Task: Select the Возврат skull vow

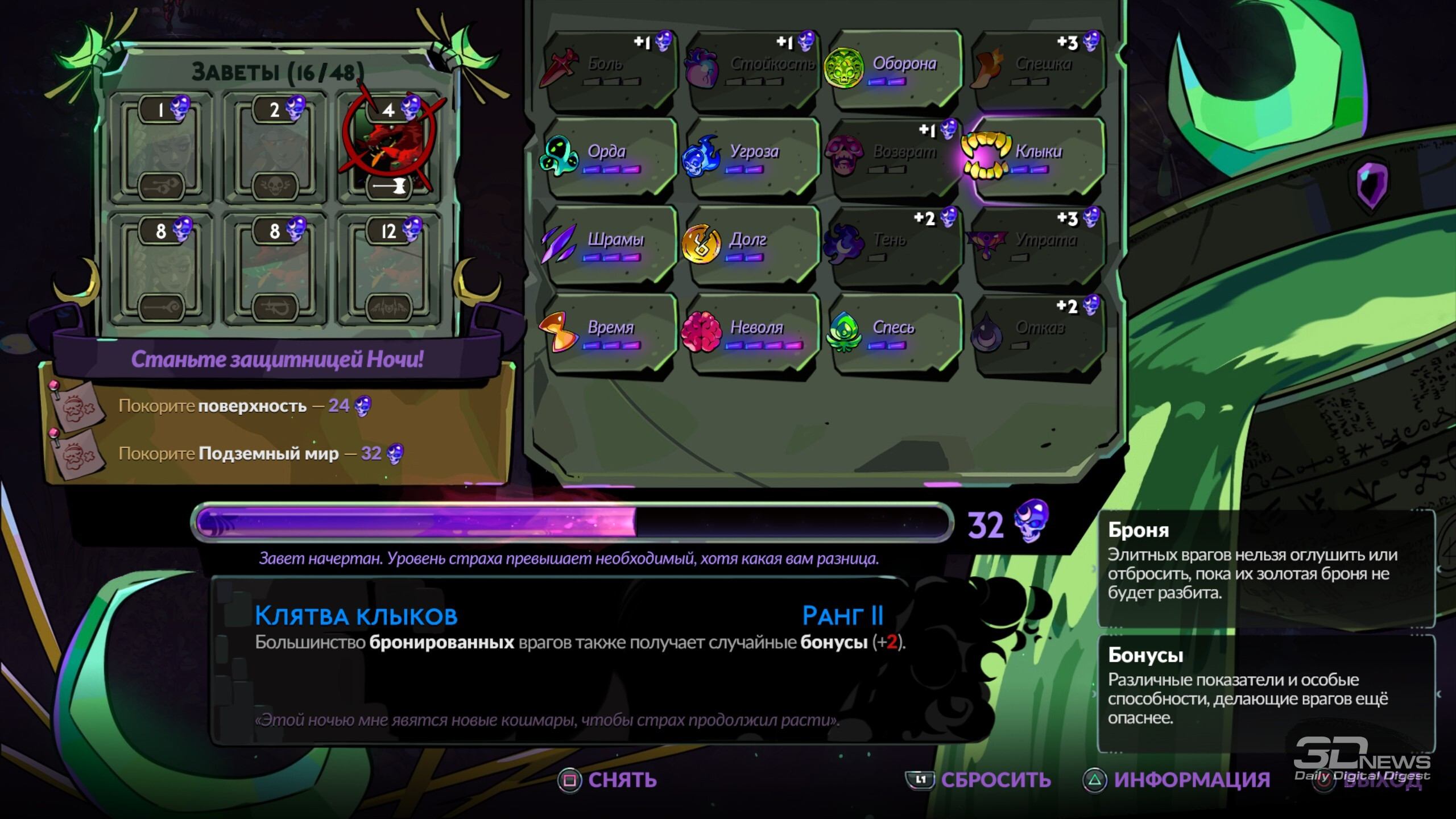Action: [x=894, y=158]
